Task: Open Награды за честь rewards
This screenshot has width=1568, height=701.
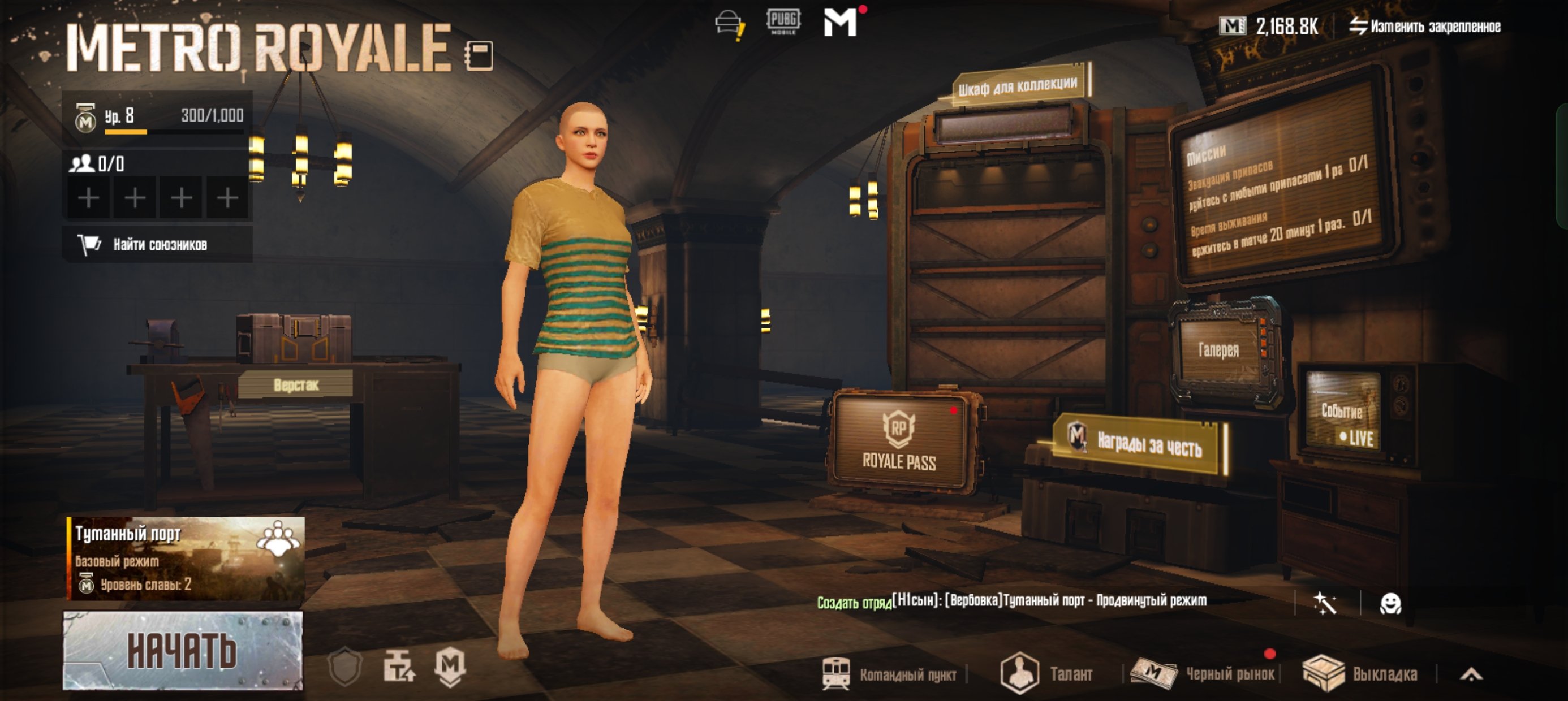Action: pos(1141,443)
